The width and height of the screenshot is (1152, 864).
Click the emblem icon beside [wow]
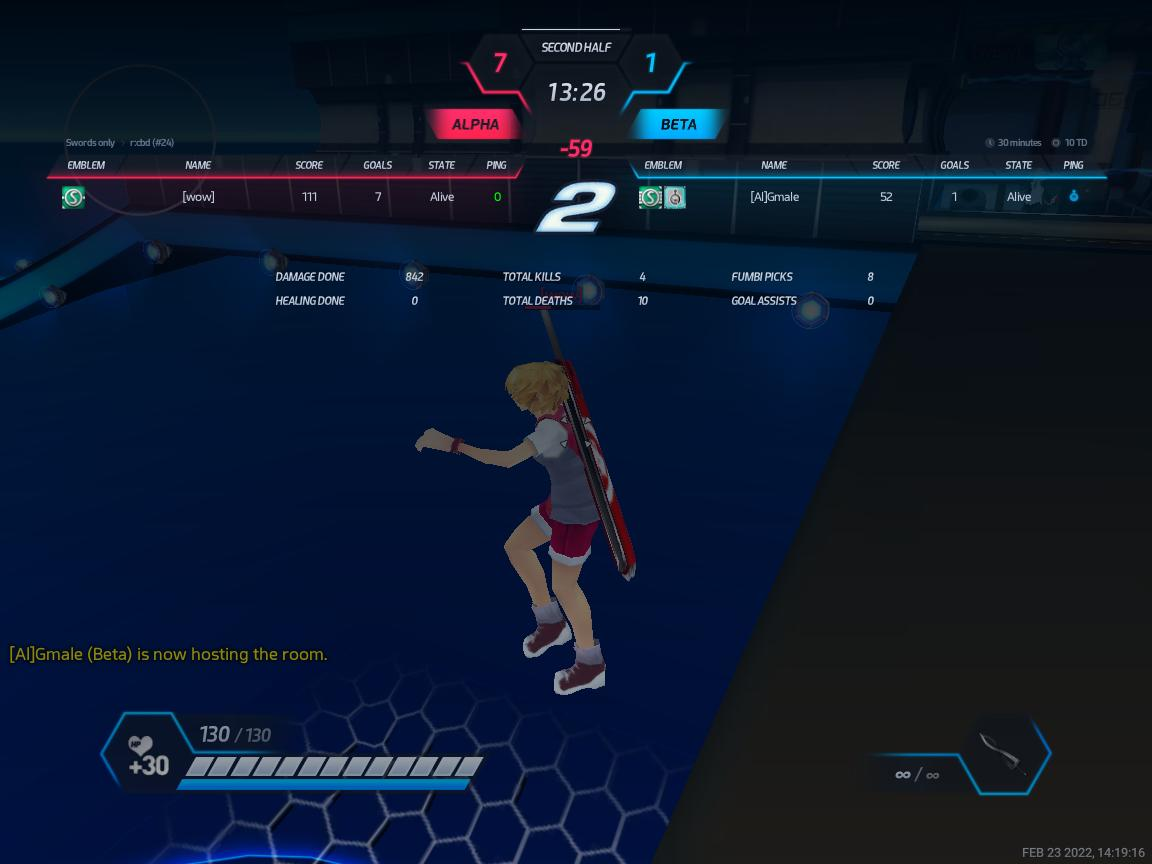73,197
